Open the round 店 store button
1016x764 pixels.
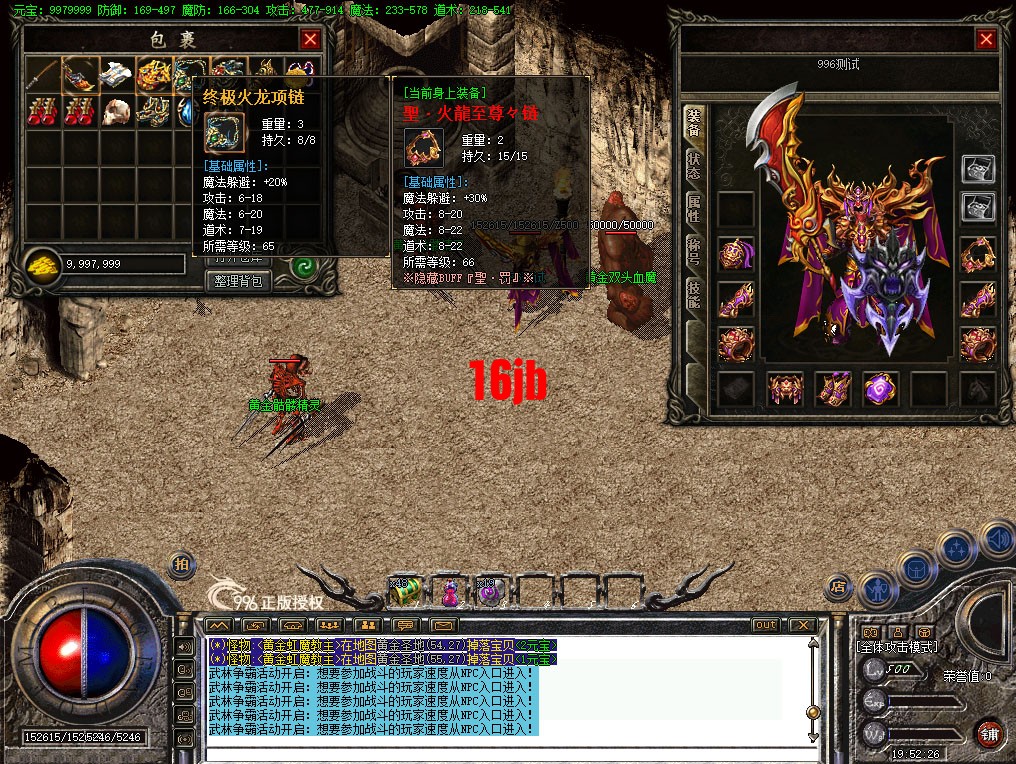(839, 587)
